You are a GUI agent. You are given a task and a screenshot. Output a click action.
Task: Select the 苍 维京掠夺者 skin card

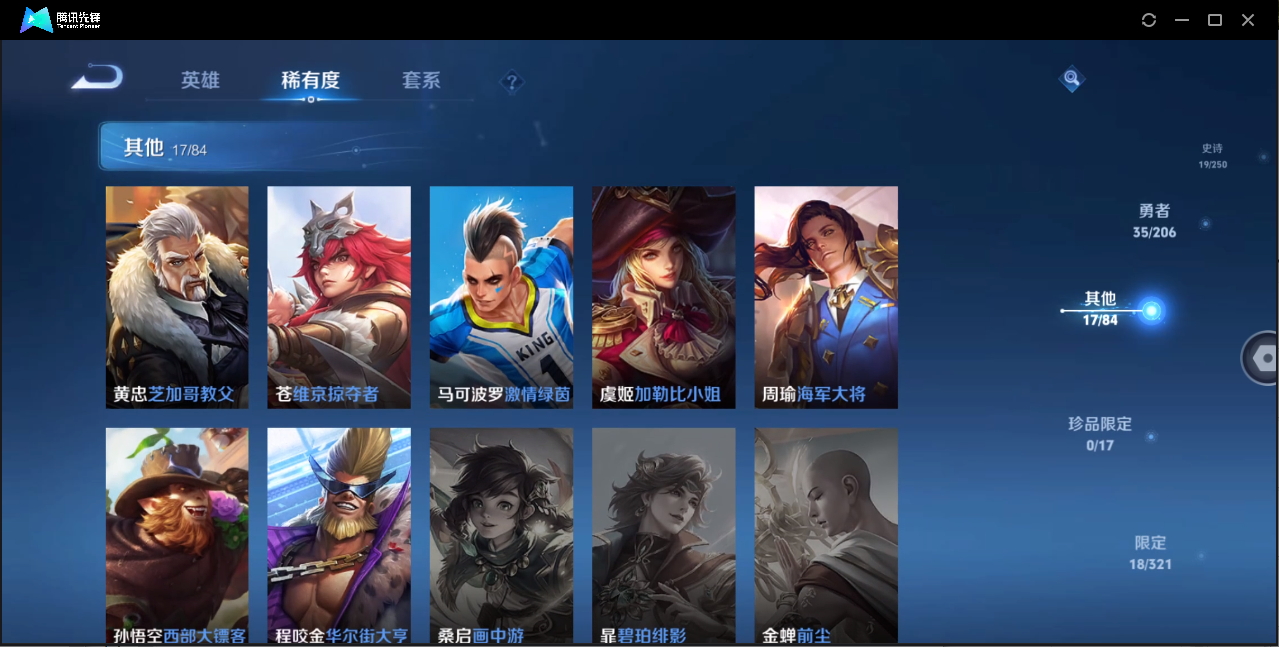tap(339, 297)
